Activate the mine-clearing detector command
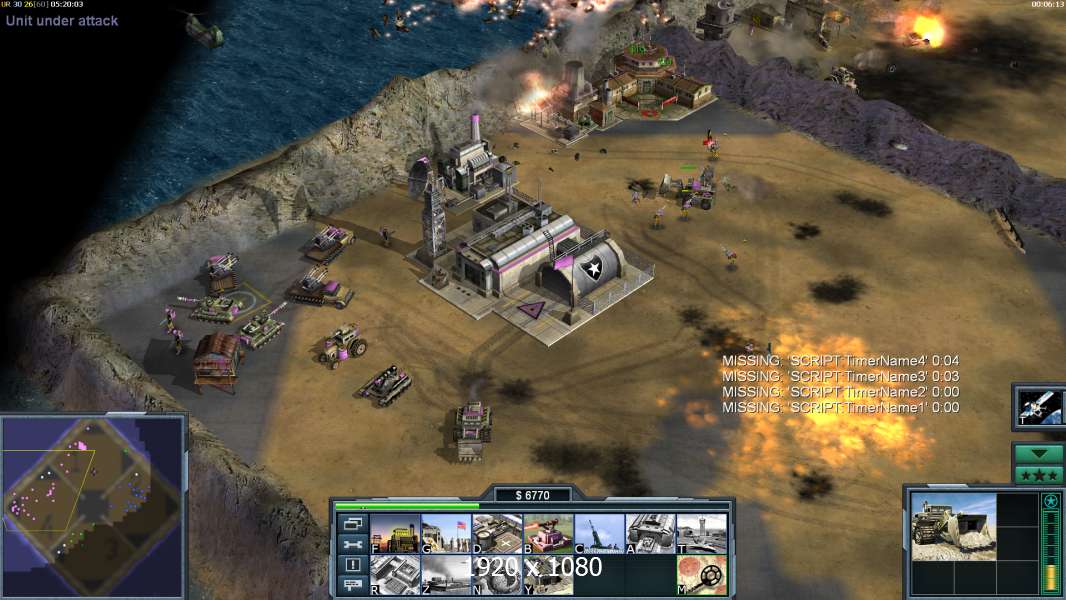 pyautogui.click(x=702, y=575)
